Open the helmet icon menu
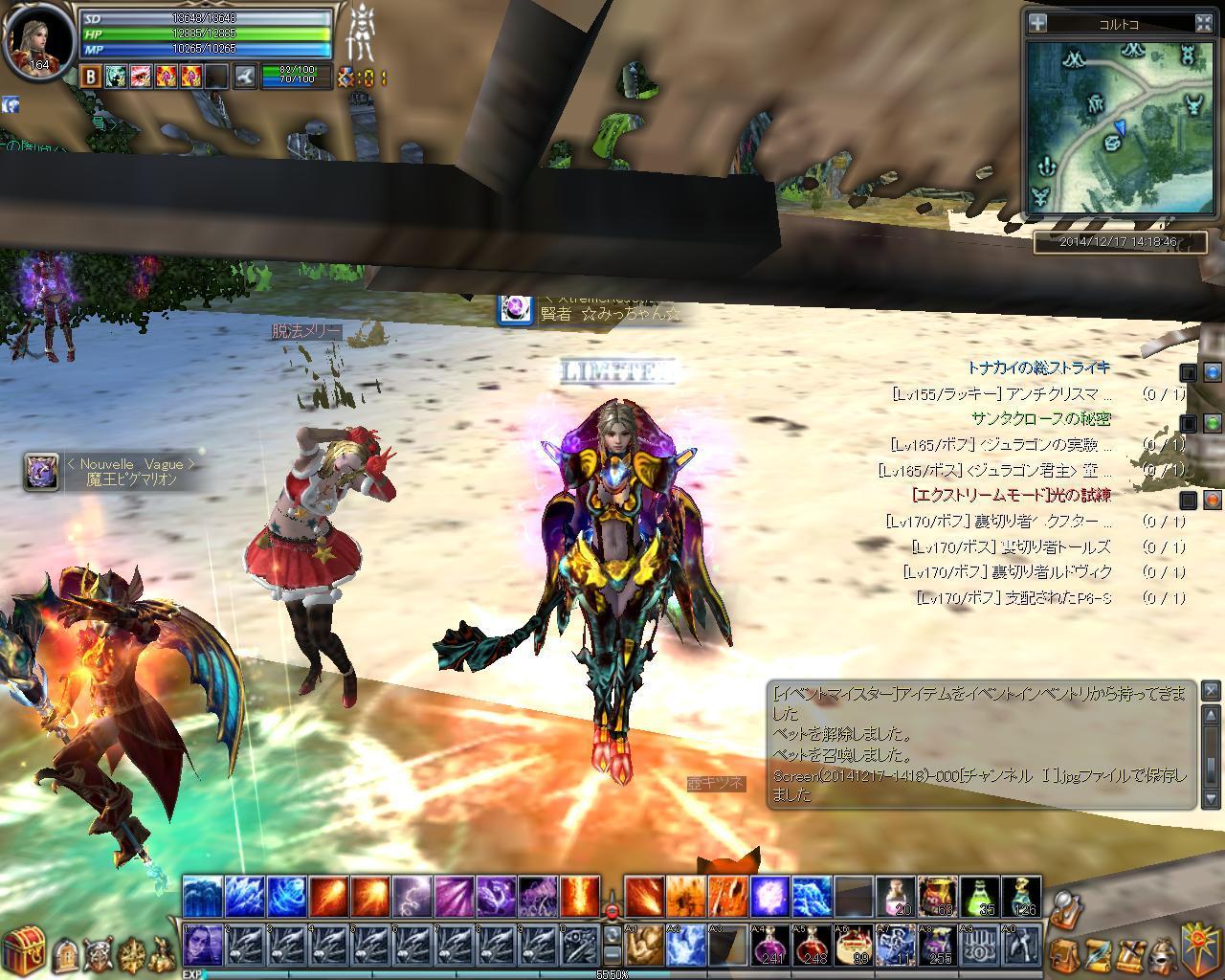This screenshot has height=980, width=1225. 1161,953
